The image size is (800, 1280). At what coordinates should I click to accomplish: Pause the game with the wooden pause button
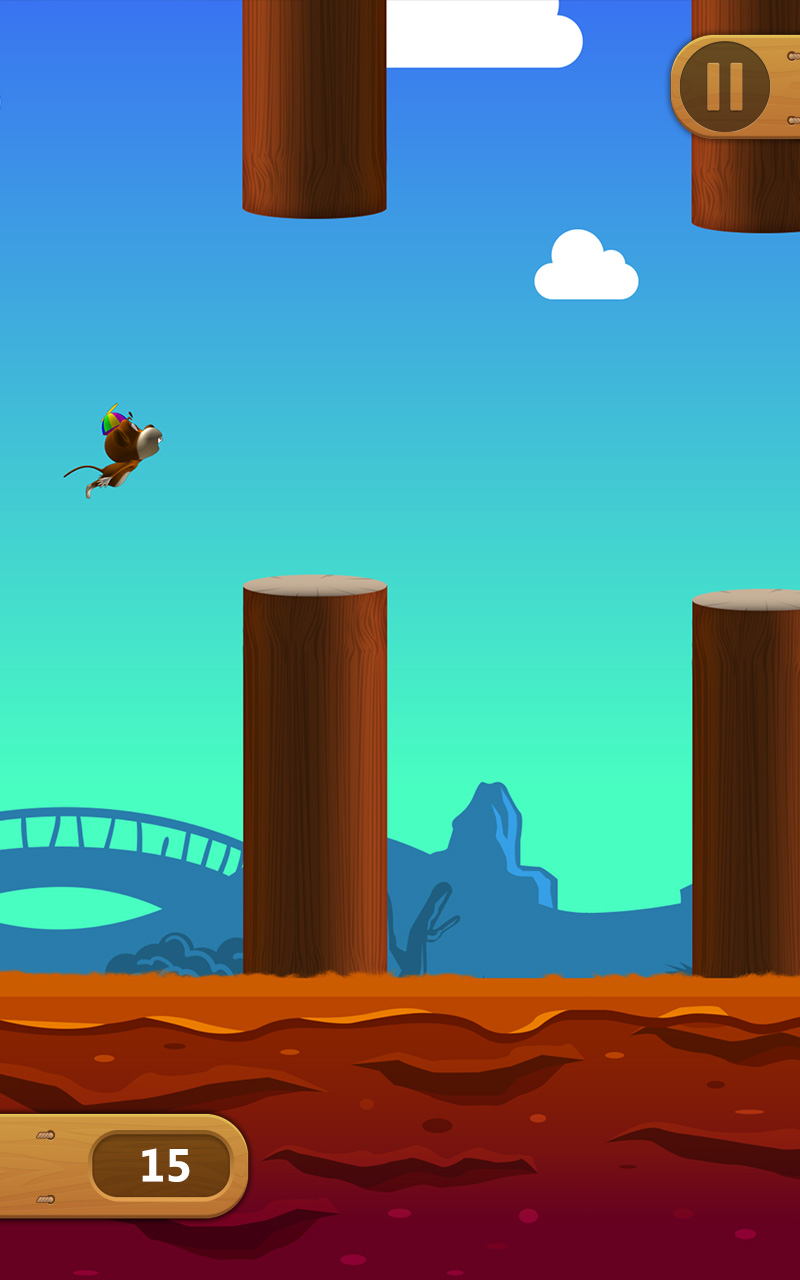click(x=725, y=87)
